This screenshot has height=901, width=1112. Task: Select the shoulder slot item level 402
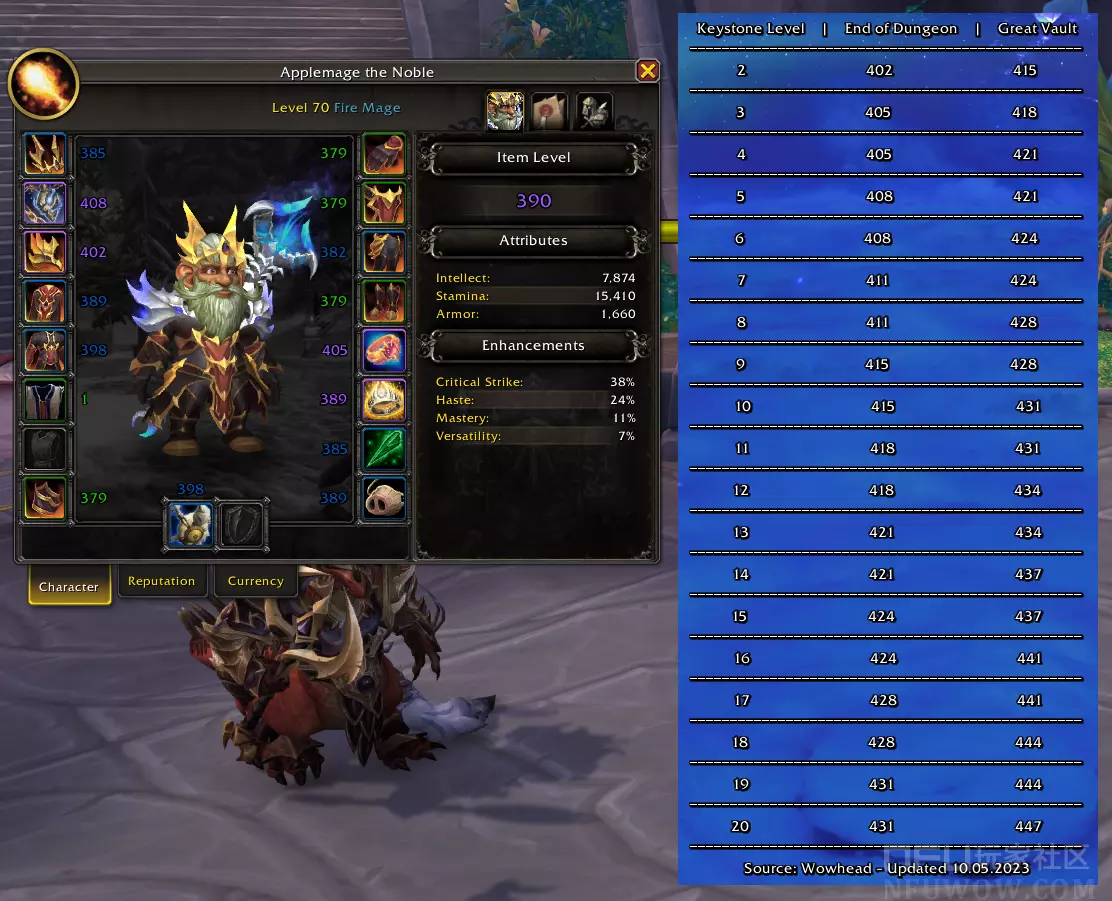[x=45, y=252]
